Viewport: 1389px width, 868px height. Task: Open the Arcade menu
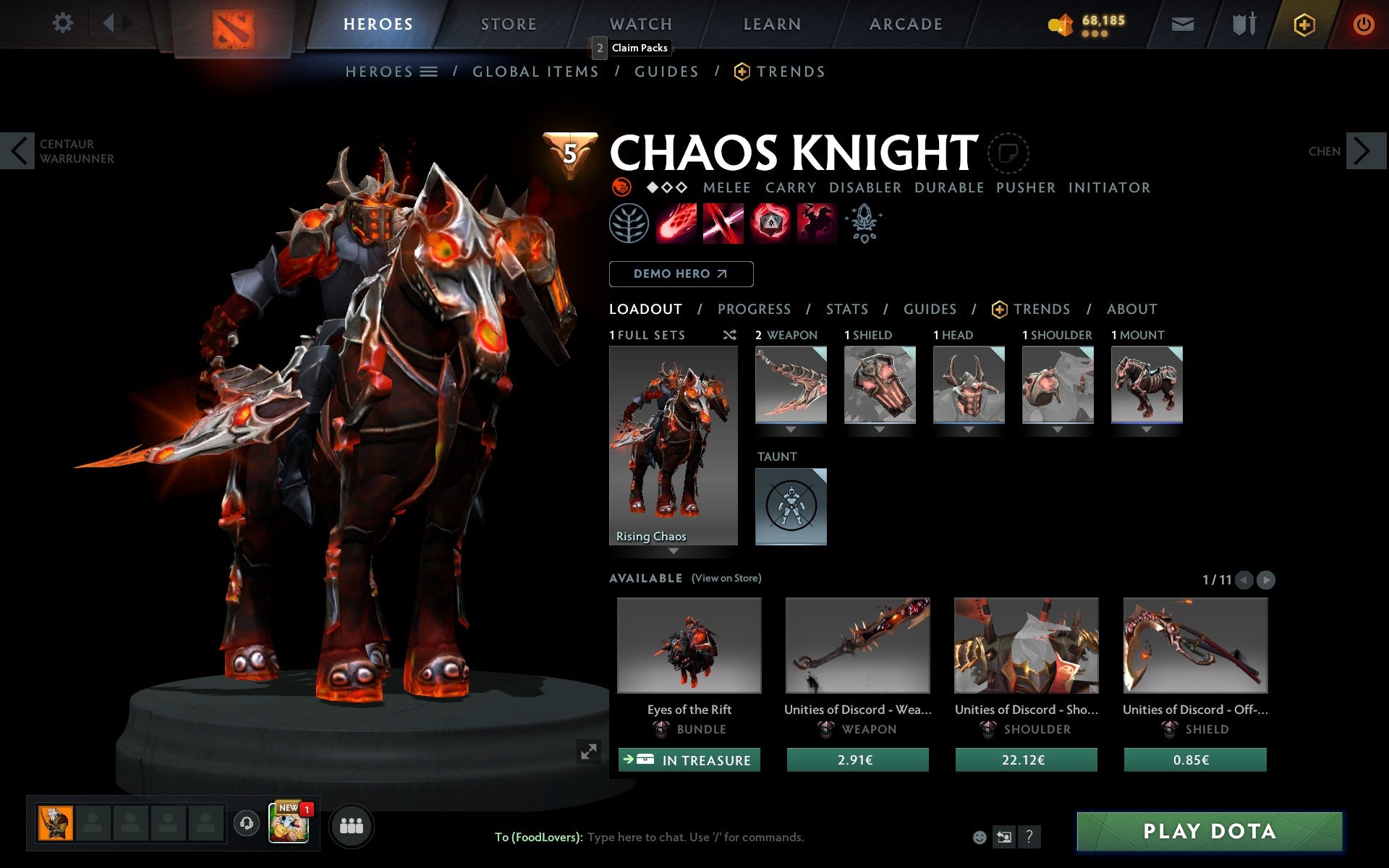[905, 23]
